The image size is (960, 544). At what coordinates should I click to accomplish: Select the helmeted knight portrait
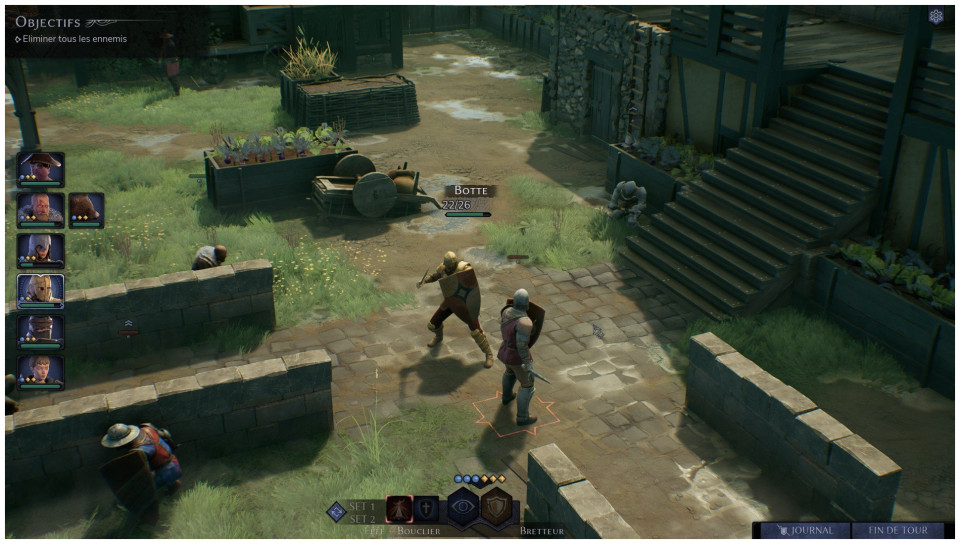(x=41, y=332)
